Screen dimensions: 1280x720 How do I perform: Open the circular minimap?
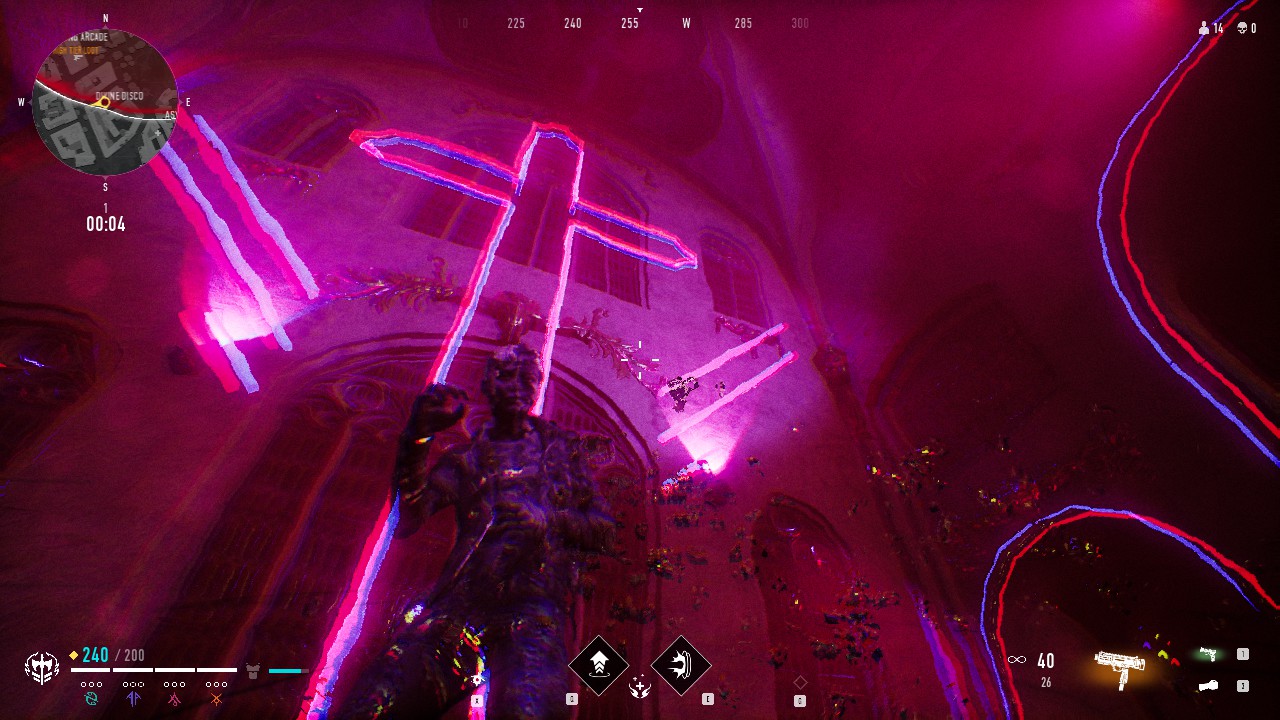click(105, 102)
